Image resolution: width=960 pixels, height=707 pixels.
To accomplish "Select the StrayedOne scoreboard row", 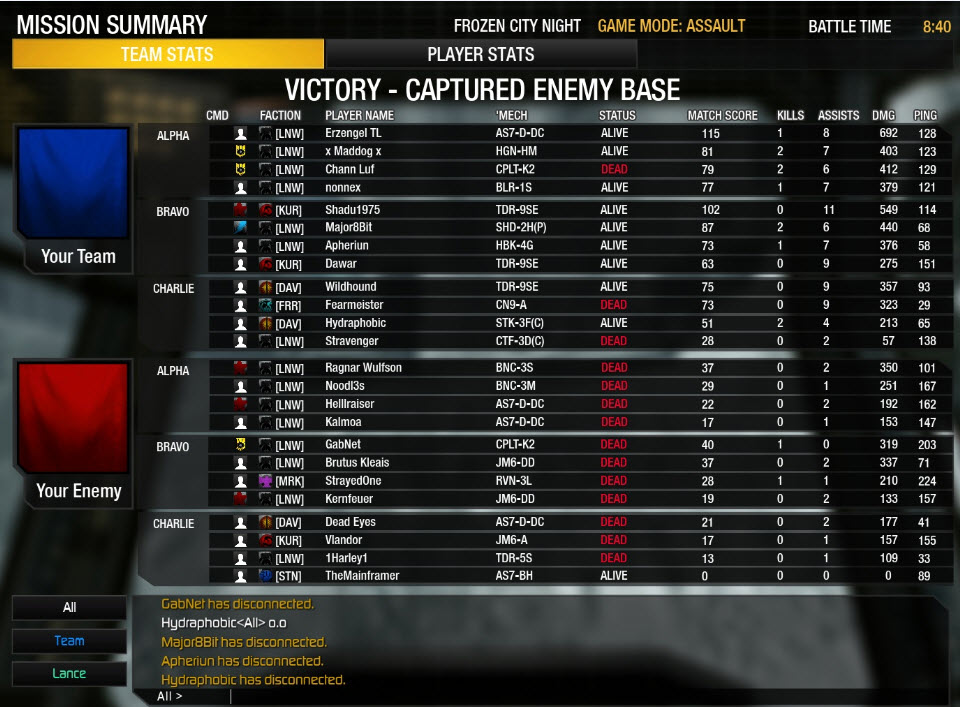I will (353, 481).
